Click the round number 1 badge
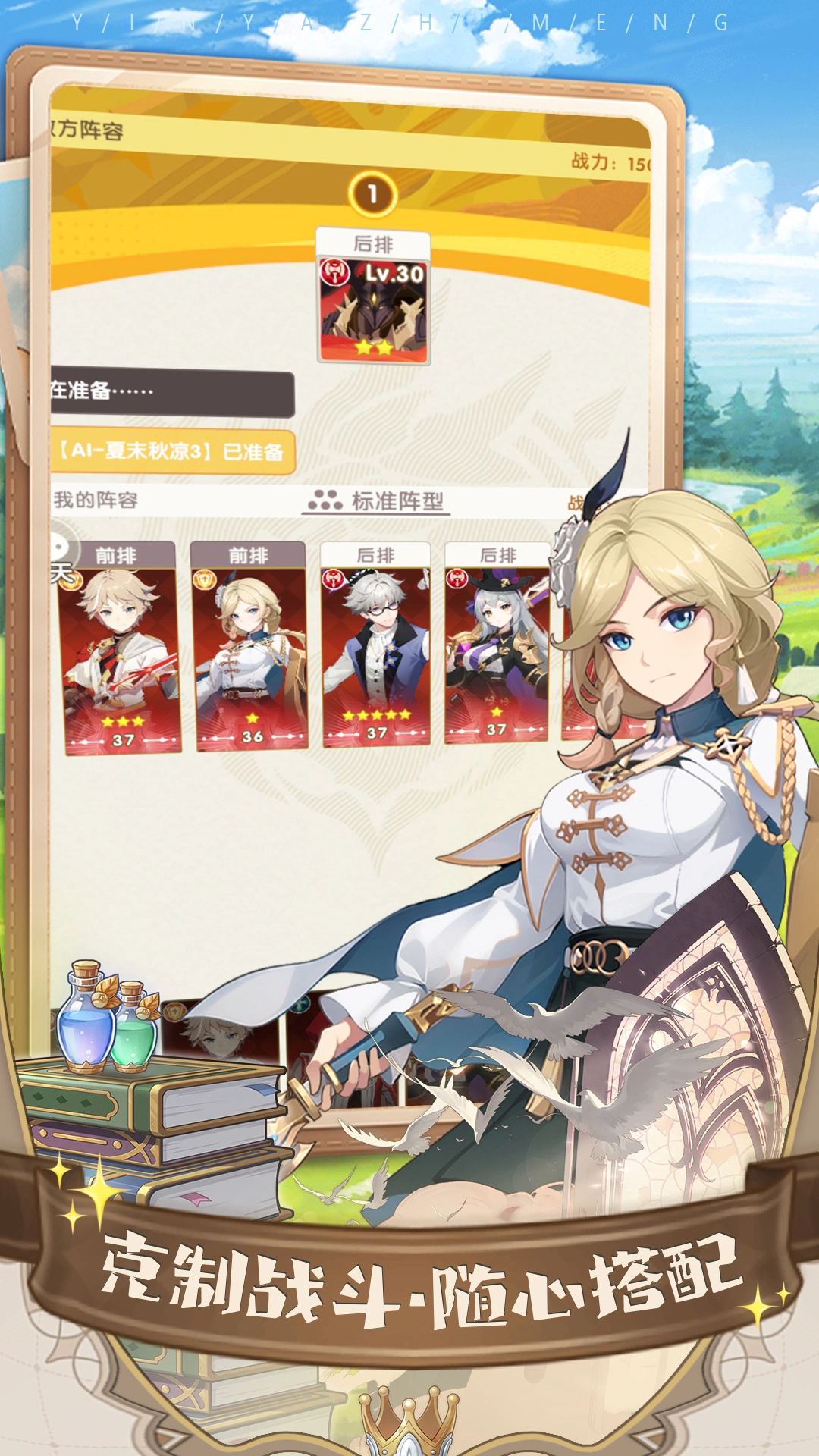 pos(372,194)
